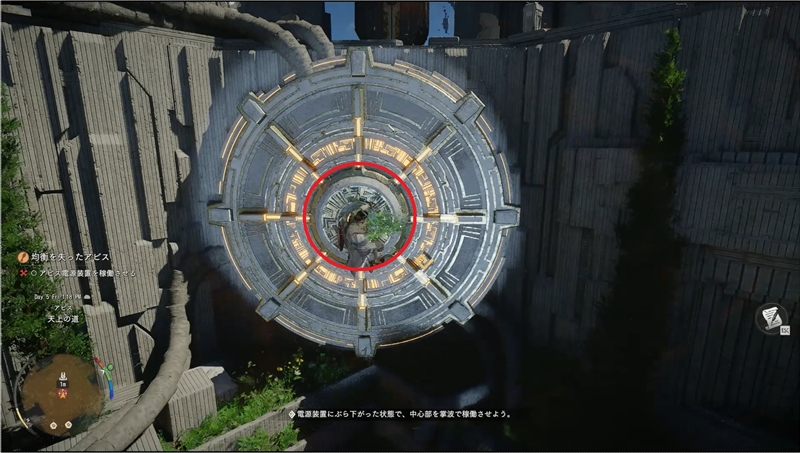Click the circular minimap

click(62, 391)
